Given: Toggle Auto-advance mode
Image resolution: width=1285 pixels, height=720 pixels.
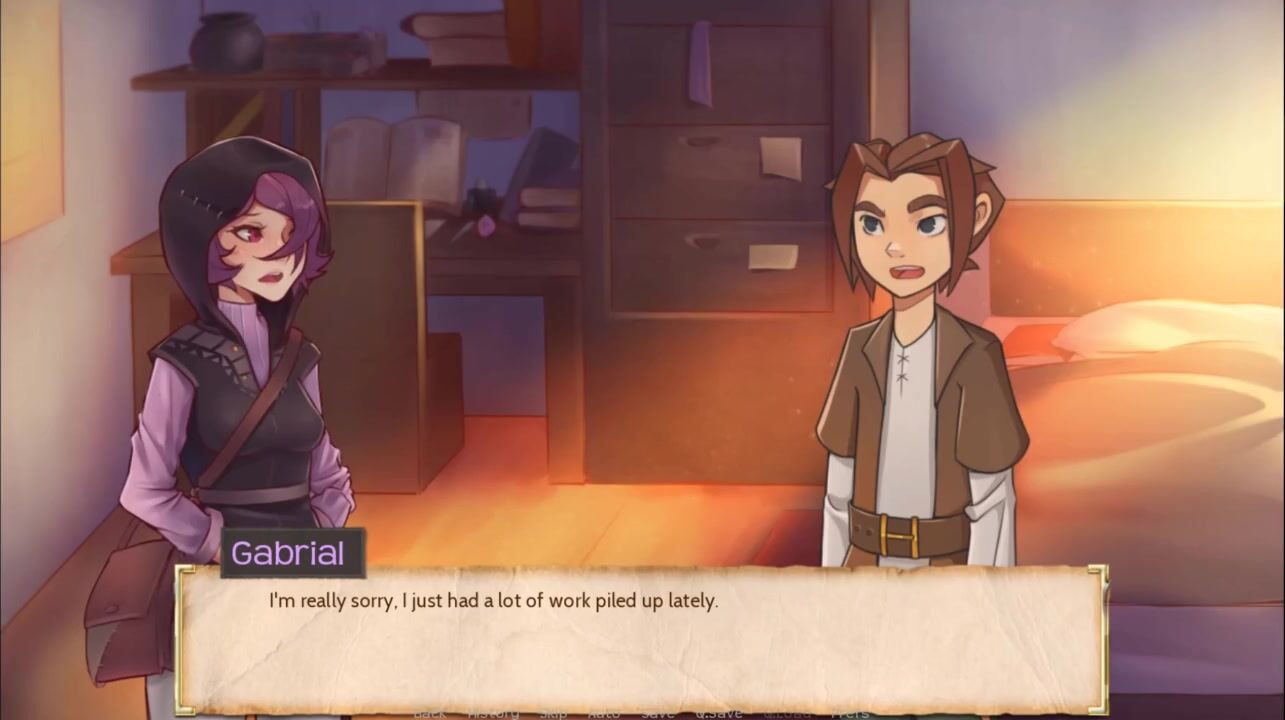Looking at the screenshot, I should (603, 713).
